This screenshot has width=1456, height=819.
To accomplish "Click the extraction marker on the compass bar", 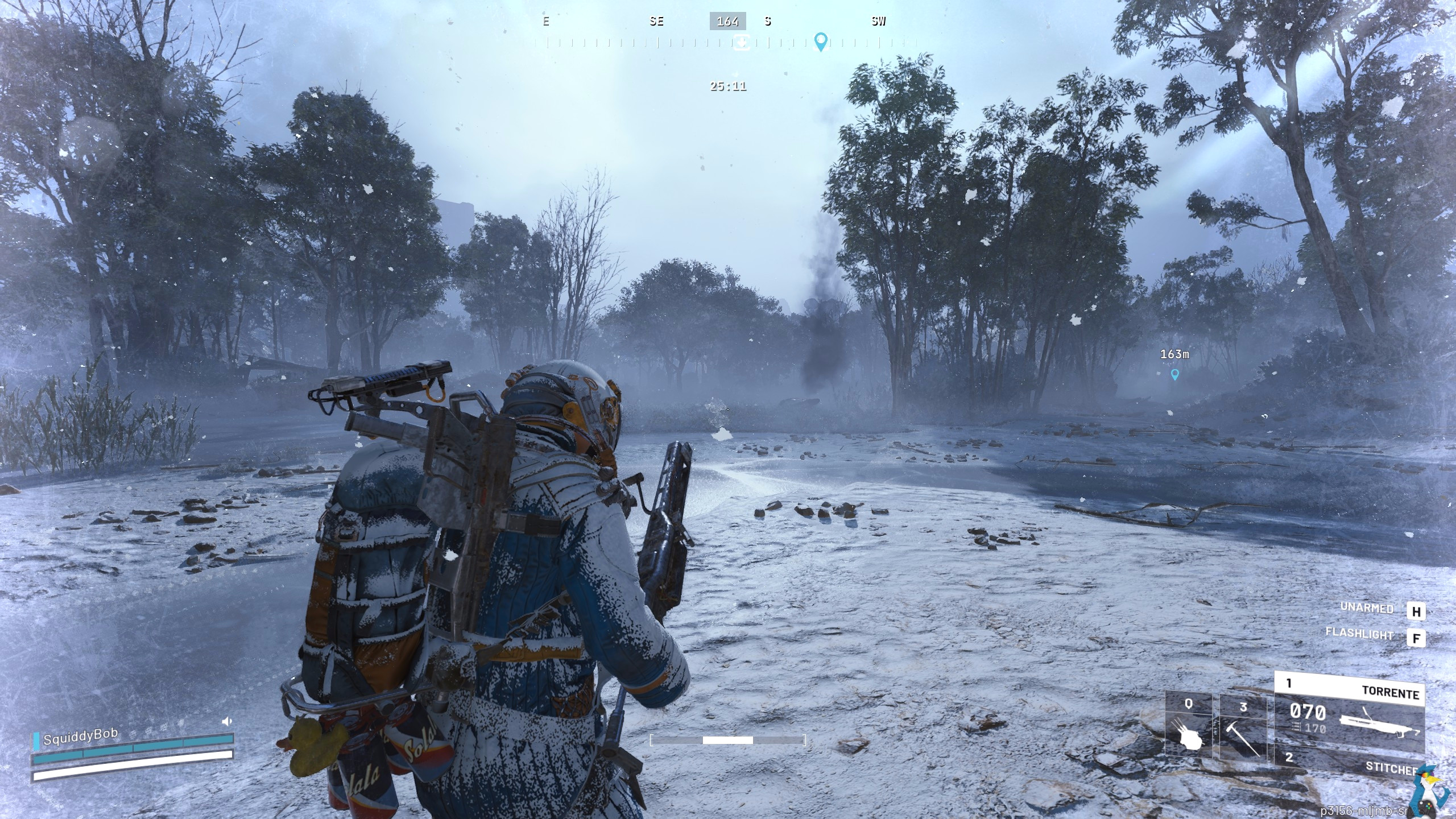I will (742, 43).
